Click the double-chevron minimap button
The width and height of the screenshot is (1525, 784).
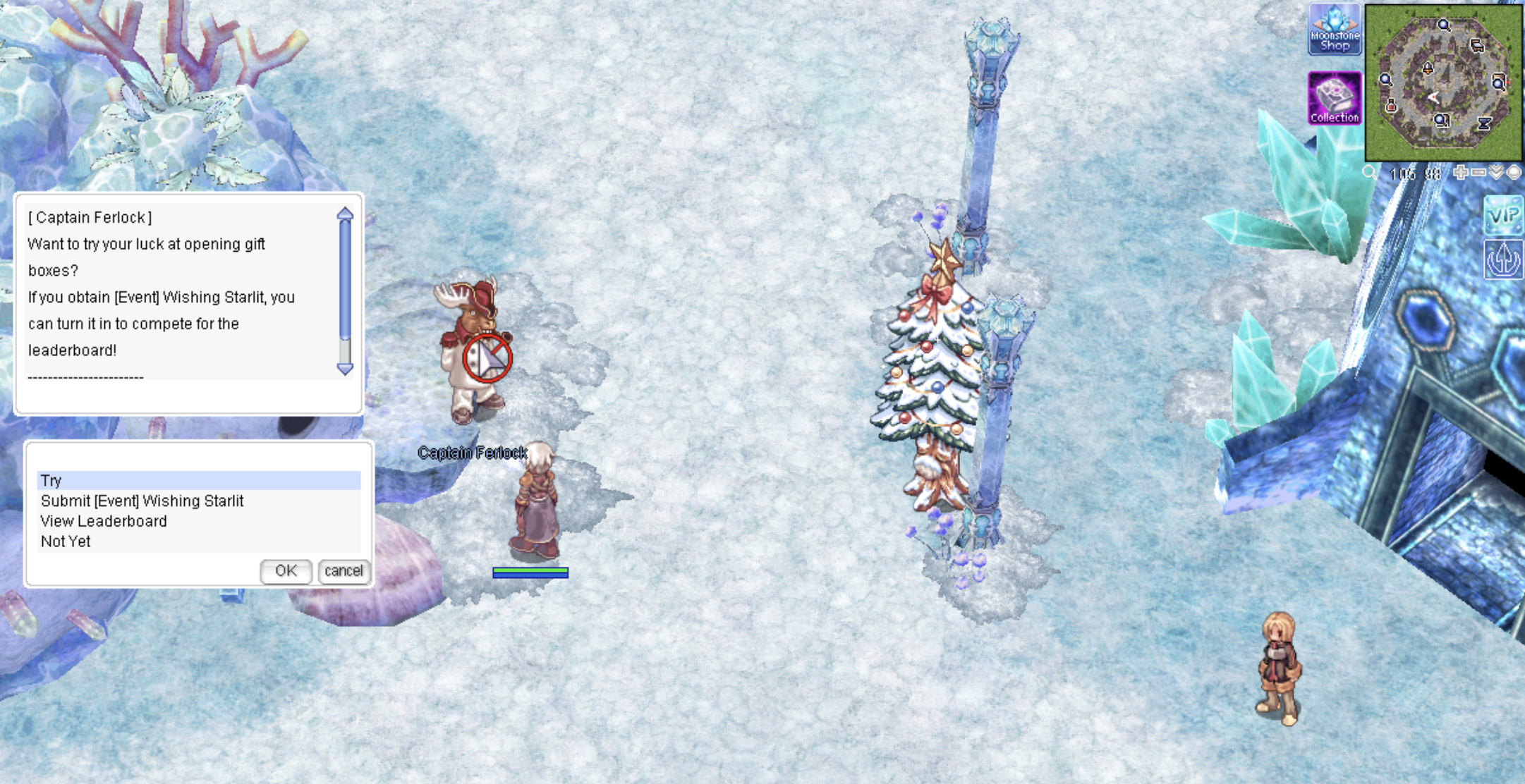point(1496,173)
